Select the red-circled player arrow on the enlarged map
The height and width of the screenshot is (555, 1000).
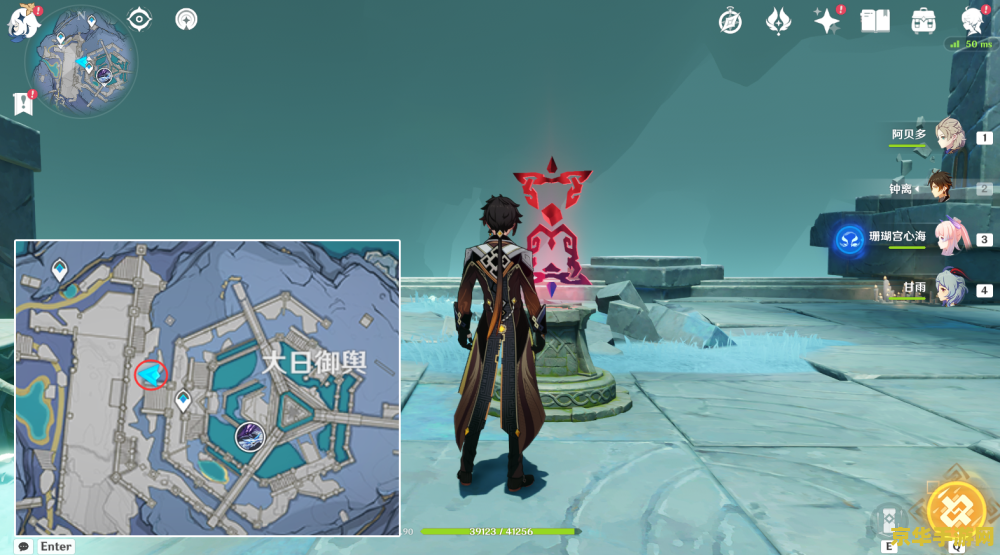point(151,375)
